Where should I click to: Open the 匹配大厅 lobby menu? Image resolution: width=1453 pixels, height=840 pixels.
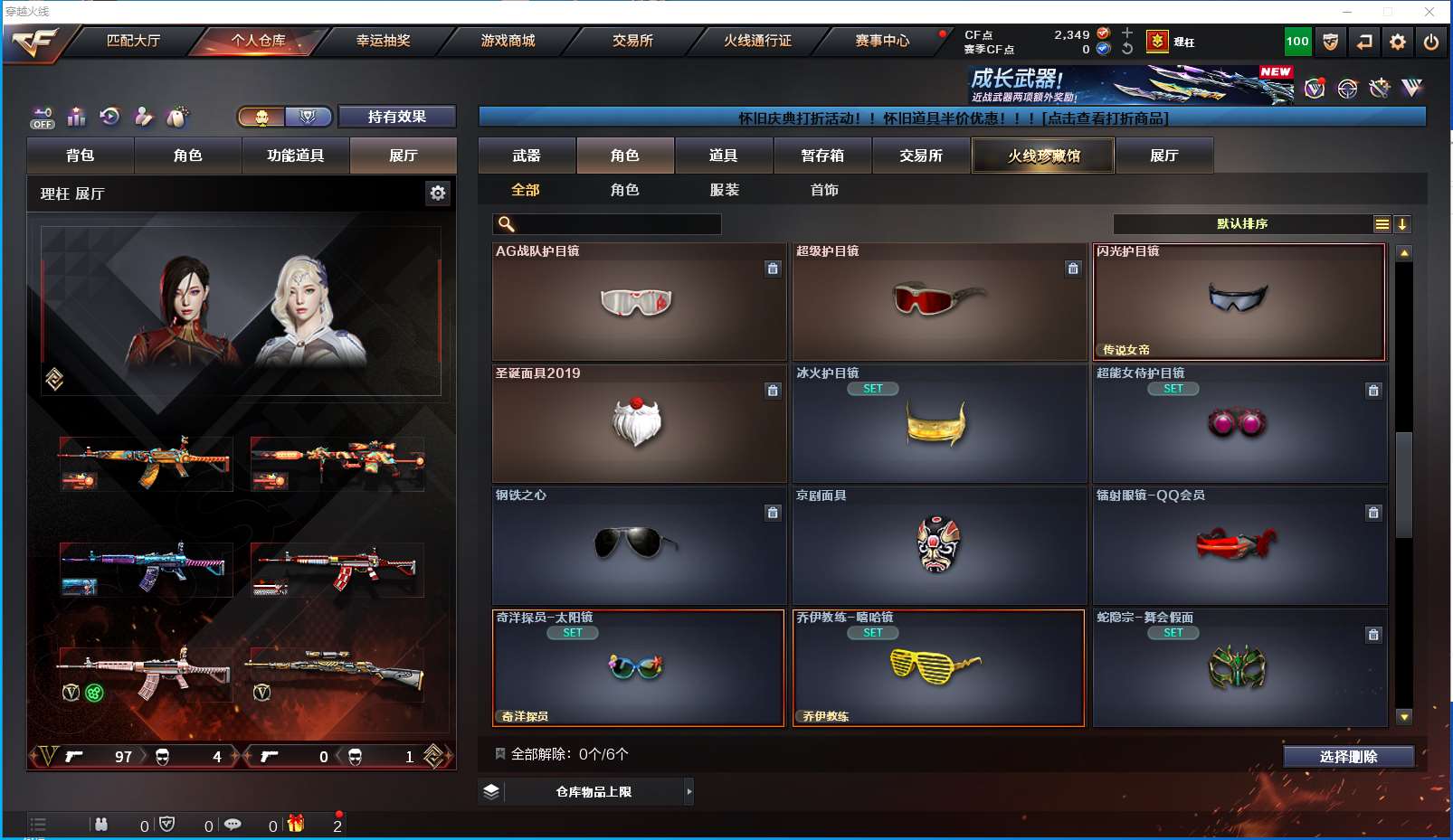(x=133, y=41)
